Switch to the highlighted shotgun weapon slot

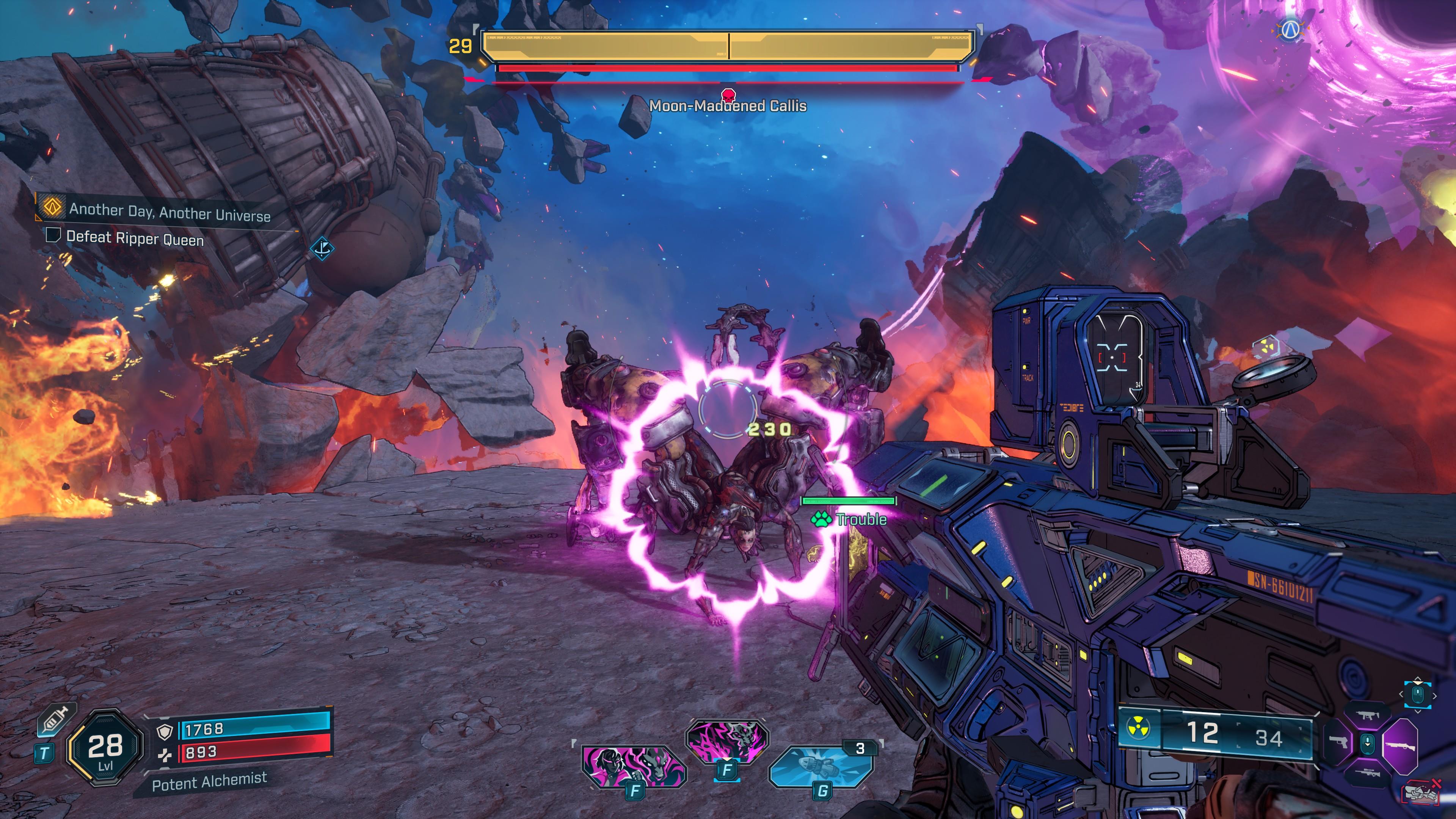(x=1401, y=747)
